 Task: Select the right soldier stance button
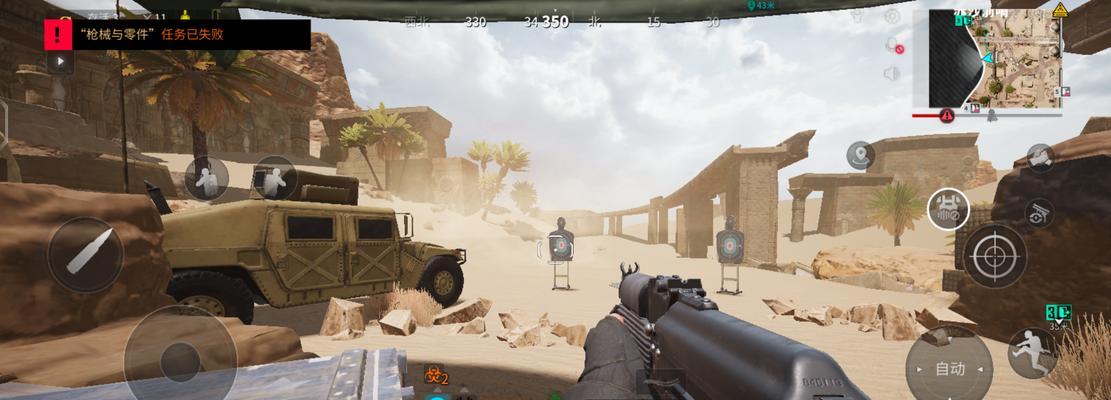coord(272,178)
